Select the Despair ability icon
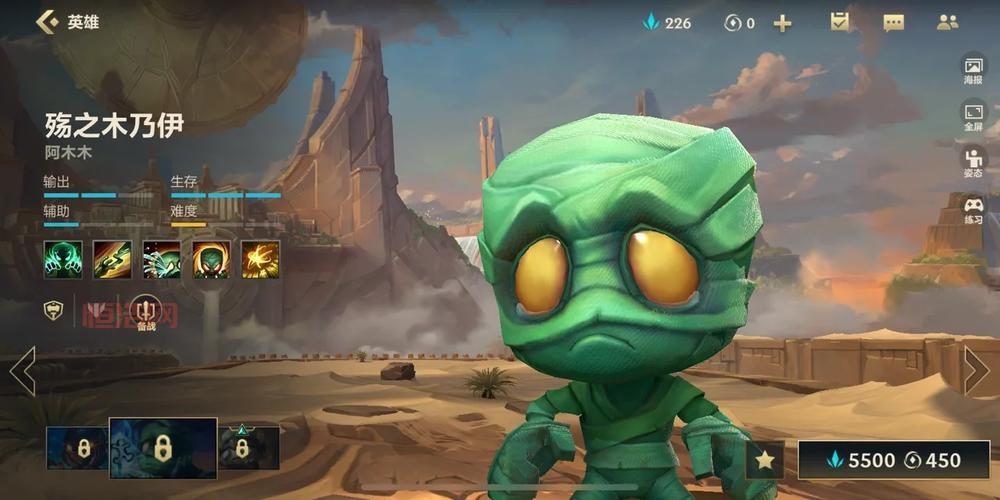Screen dimensions: 1000x500 pos(161,259)
